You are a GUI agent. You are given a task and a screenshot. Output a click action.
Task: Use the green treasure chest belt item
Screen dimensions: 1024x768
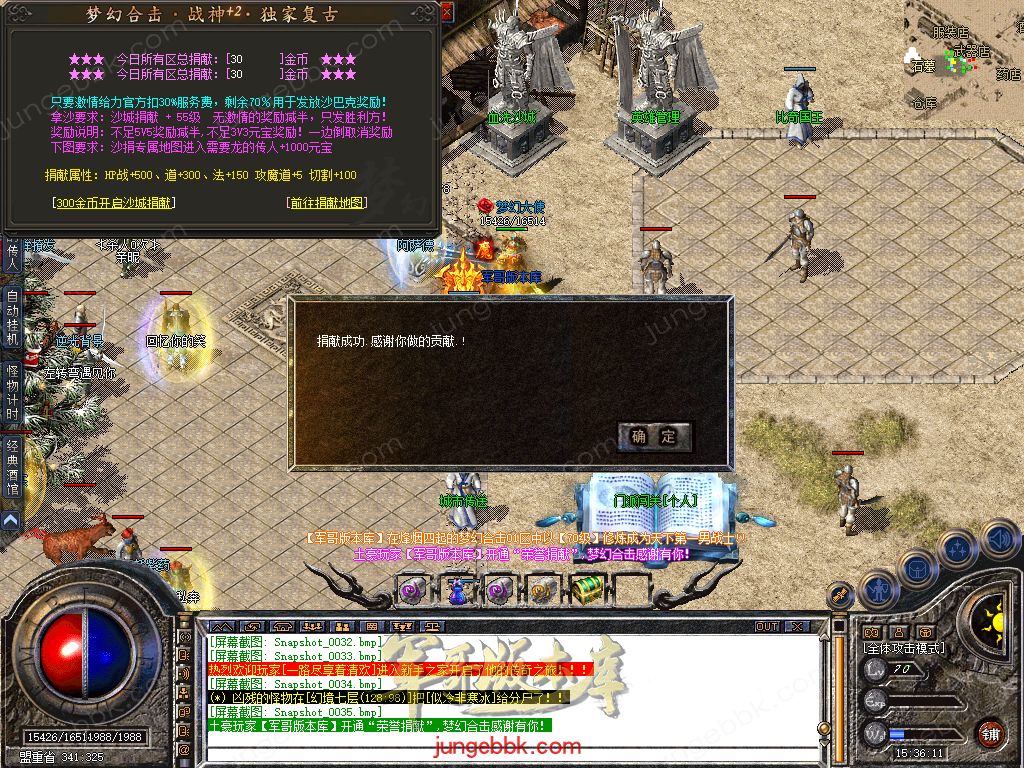coord(587,590)
